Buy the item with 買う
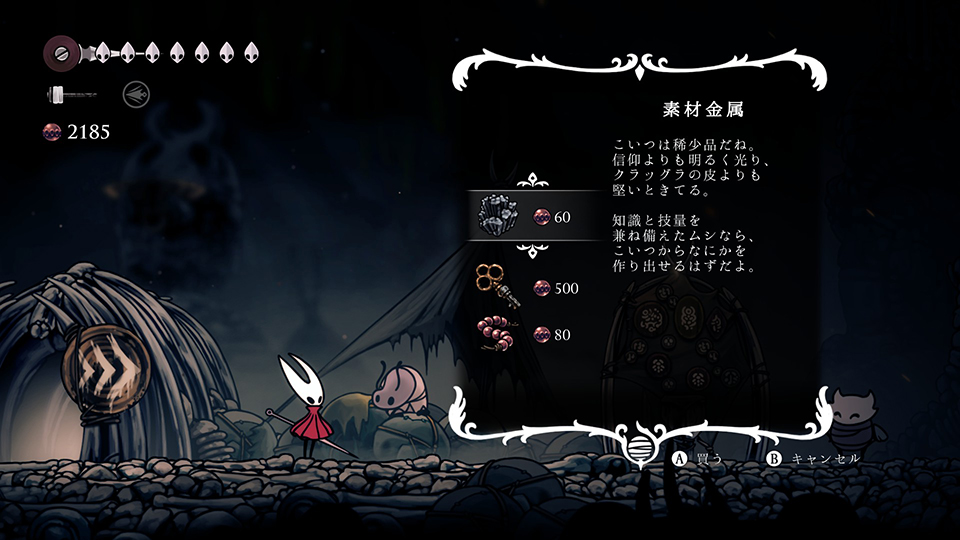Image resolution: width=960 pixels, height=540 pixels. pyautogui.click(x=698, y=458)
